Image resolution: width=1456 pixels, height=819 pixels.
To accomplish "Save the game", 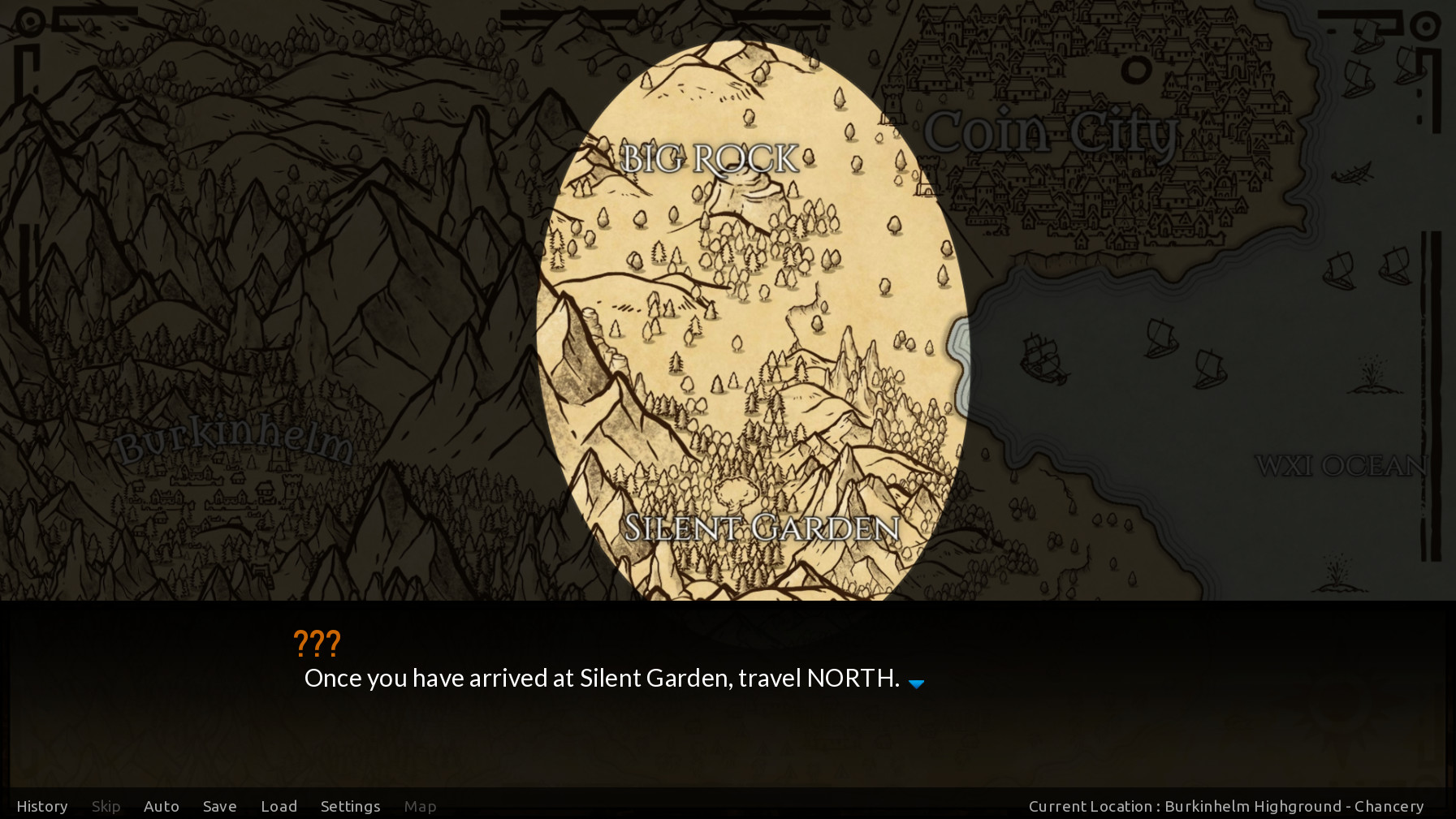I will (219, 806).
